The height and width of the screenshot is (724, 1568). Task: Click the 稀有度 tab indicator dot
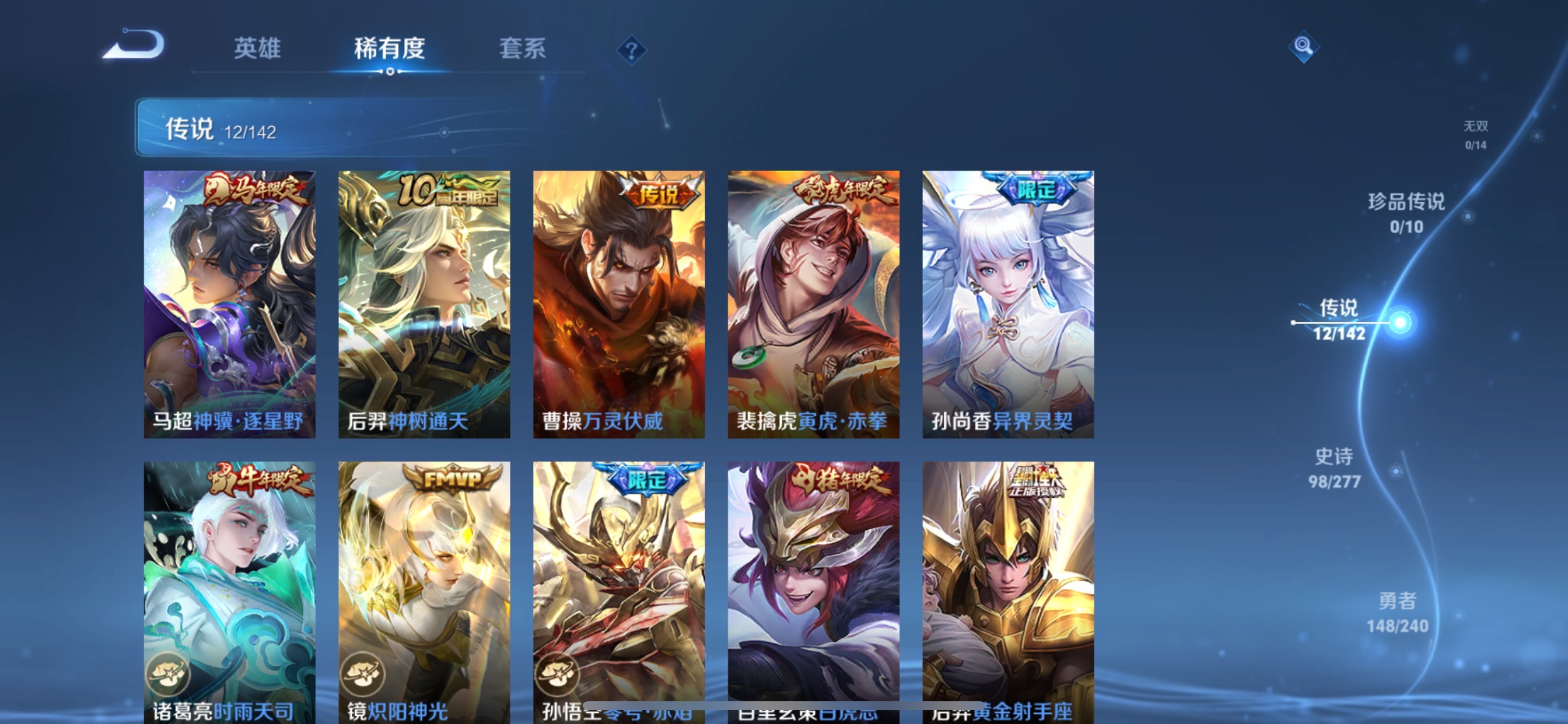tap(390, 71)
